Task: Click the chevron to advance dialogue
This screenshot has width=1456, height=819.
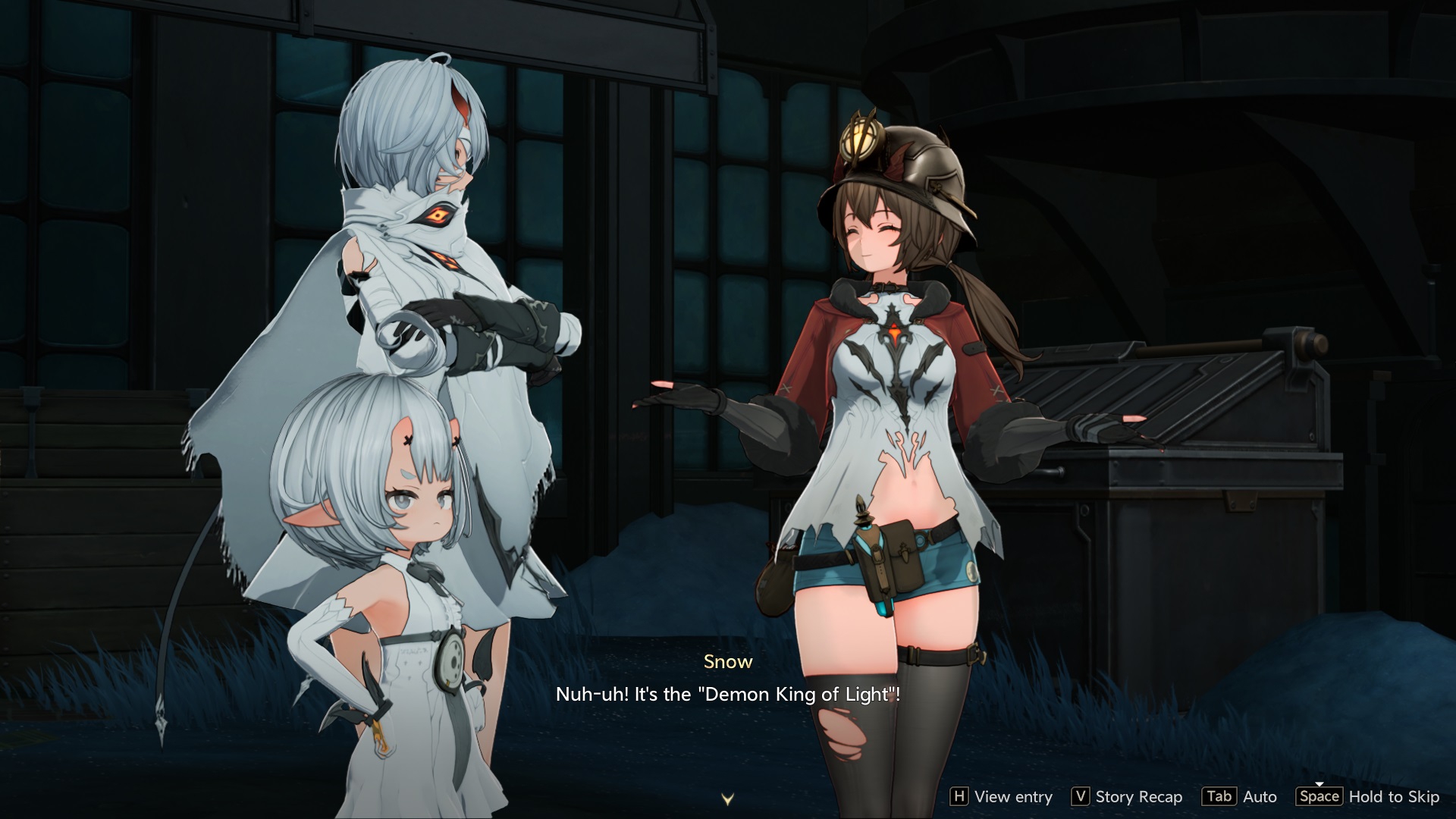Action: coord(727,798)
